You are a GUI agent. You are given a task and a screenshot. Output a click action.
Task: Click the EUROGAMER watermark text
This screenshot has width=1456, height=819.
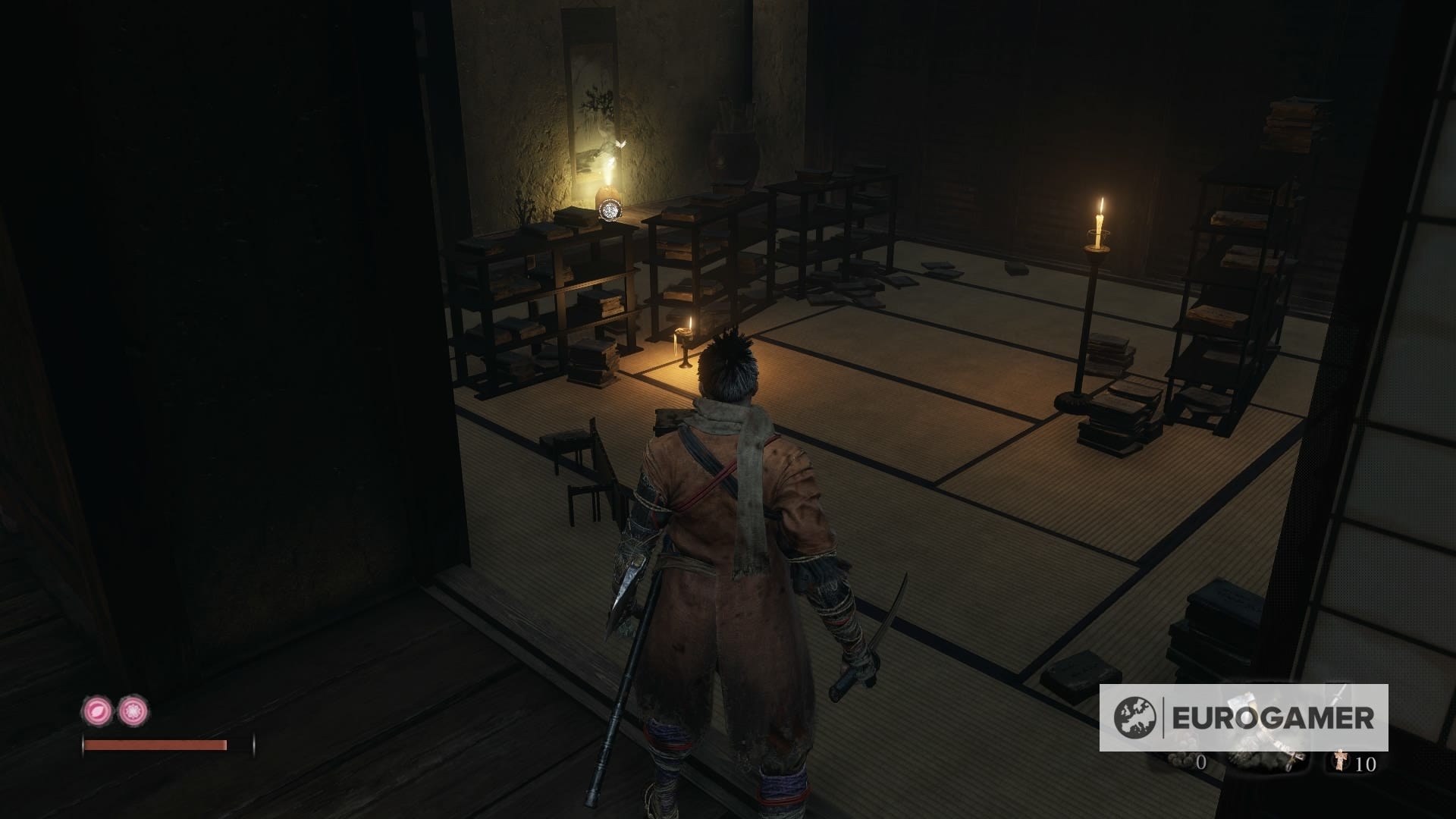[x=1273, y=716]
